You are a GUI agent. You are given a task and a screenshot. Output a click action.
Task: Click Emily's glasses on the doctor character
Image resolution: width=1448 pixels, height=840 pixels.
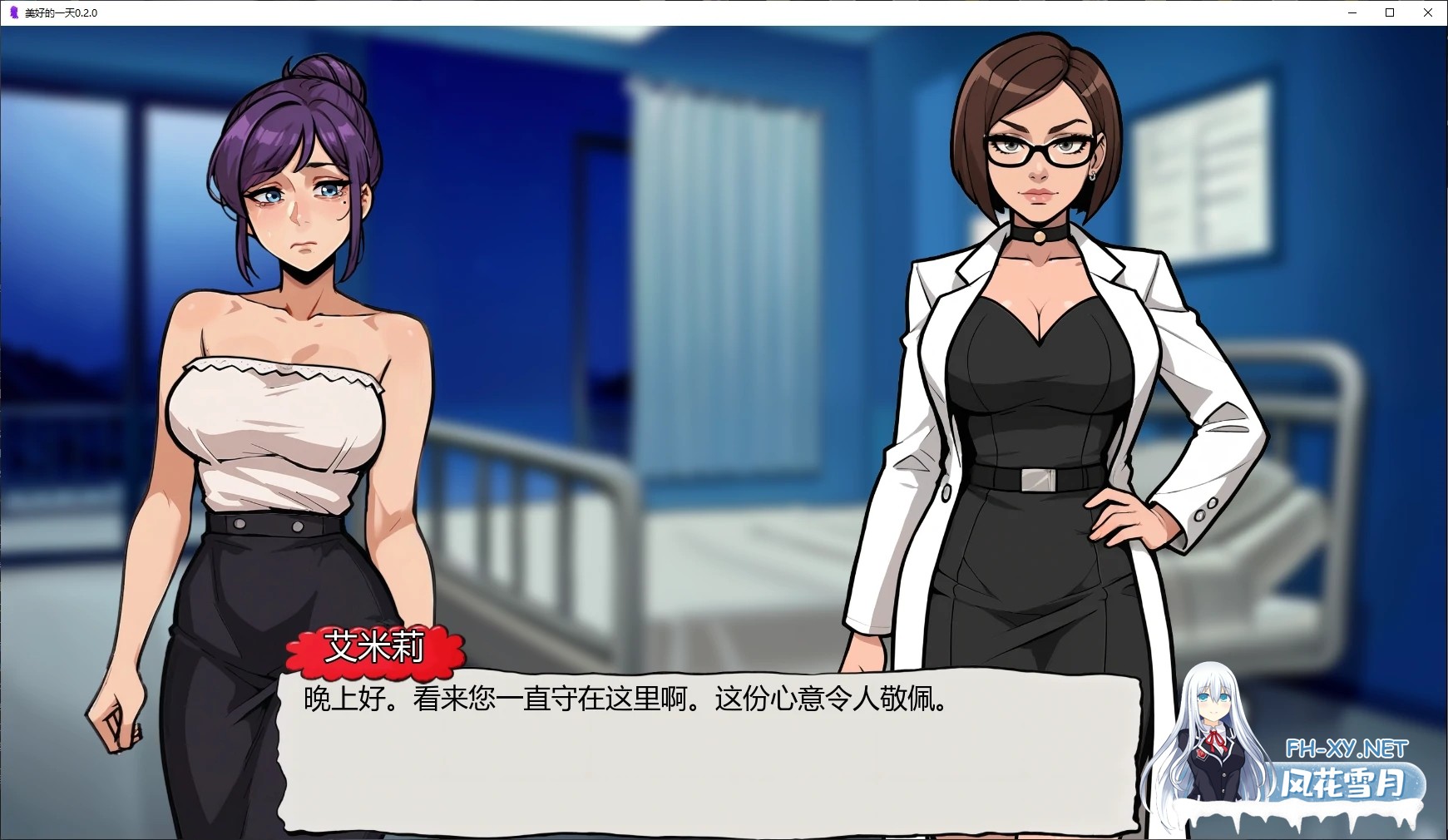point(1037,150)
